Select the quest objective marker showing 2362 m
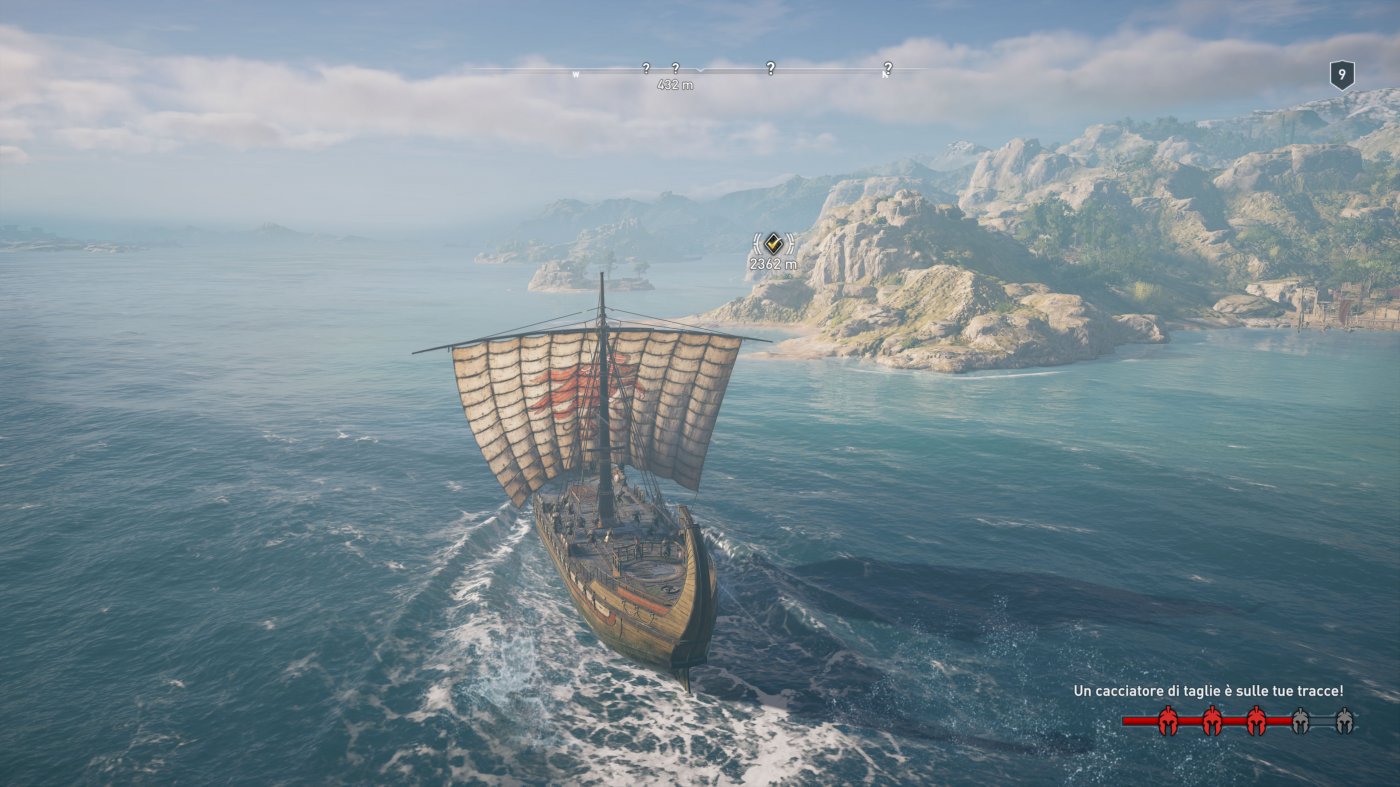The width and height of the screenshot is (1400, 787). [x=773, y=243]
